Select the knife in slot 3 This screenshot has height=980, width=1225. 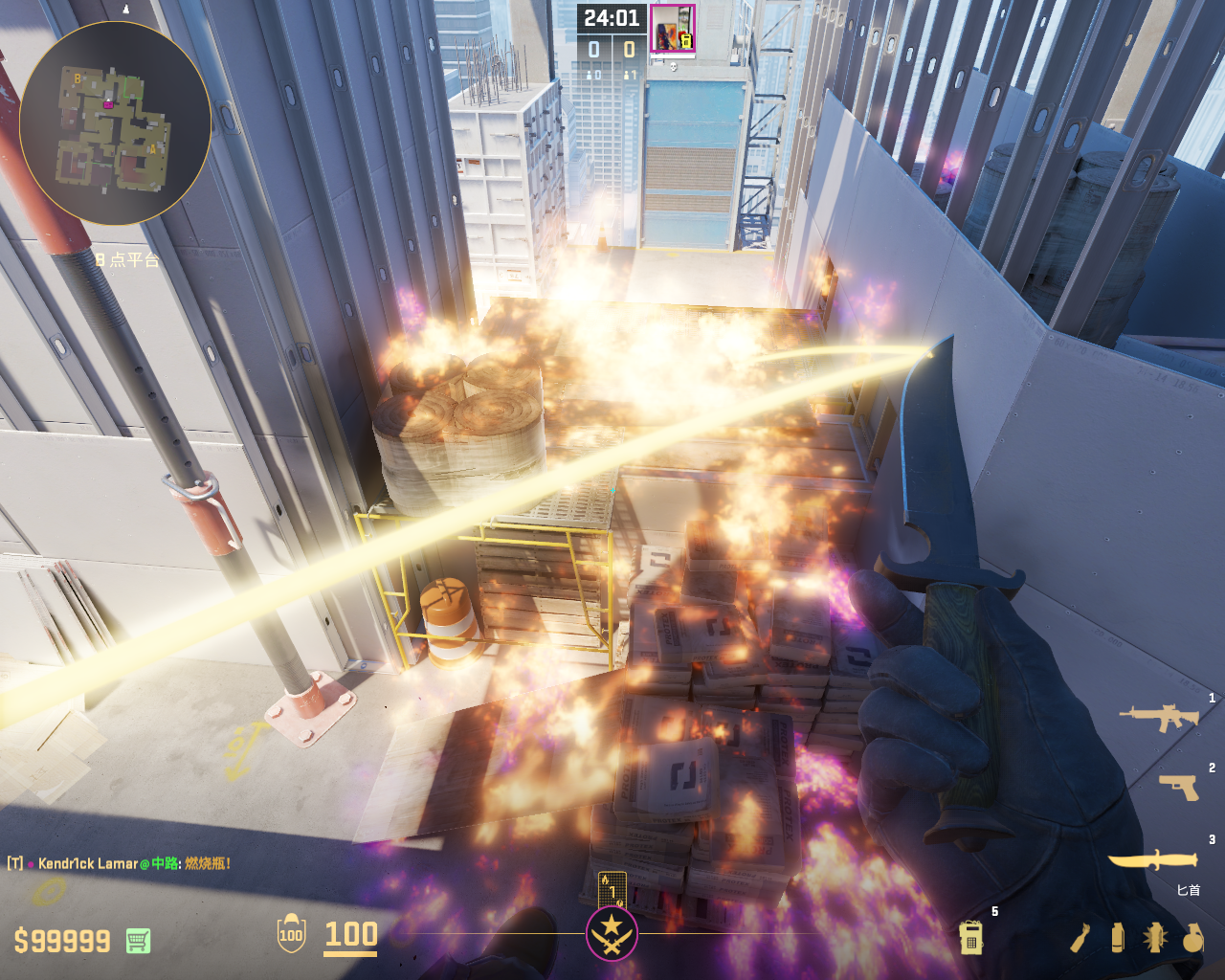tap(1152, 858)
